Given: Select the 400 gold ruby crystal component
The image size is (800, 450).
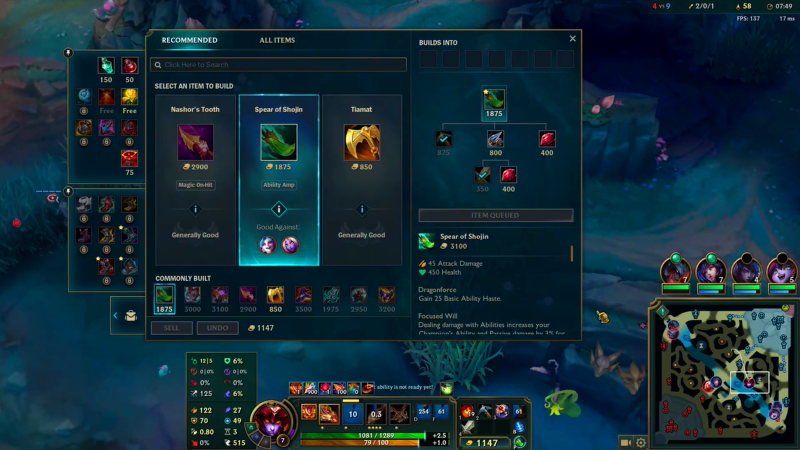Looking at the screenshot, I should tap(547, 139).
